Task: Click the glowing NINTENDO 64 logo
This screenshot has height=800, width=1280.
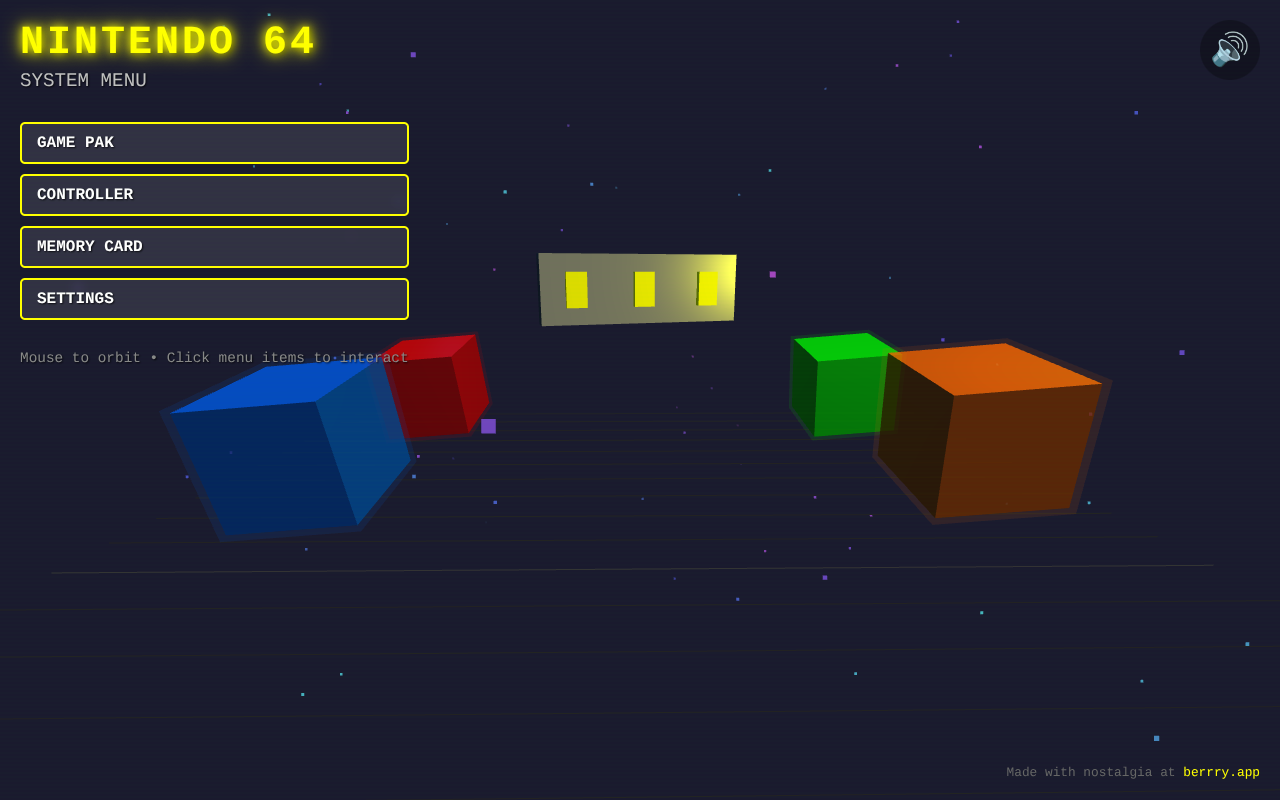Action: pyautogui.click(x=166, y=40)
